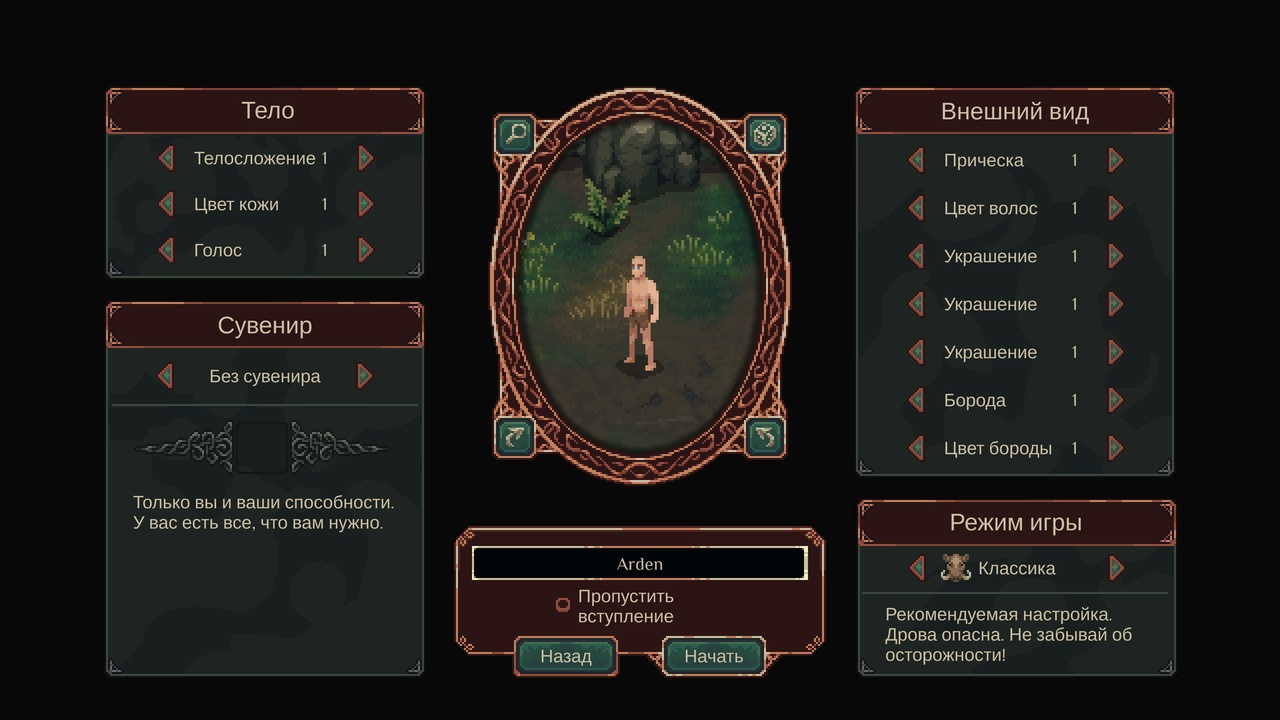Start the game with Начать button

pos(713,656)
